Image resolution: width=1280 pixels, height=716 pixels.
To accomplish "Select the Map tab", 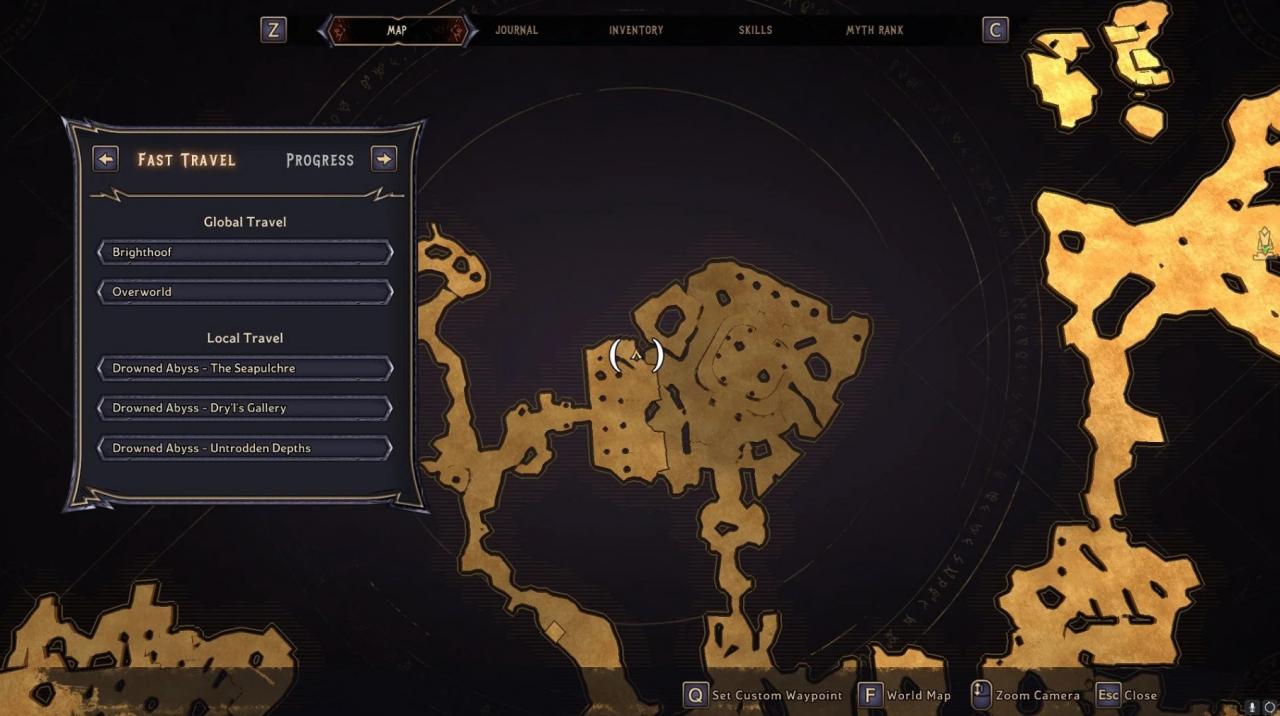I will [x=397, y=30].
